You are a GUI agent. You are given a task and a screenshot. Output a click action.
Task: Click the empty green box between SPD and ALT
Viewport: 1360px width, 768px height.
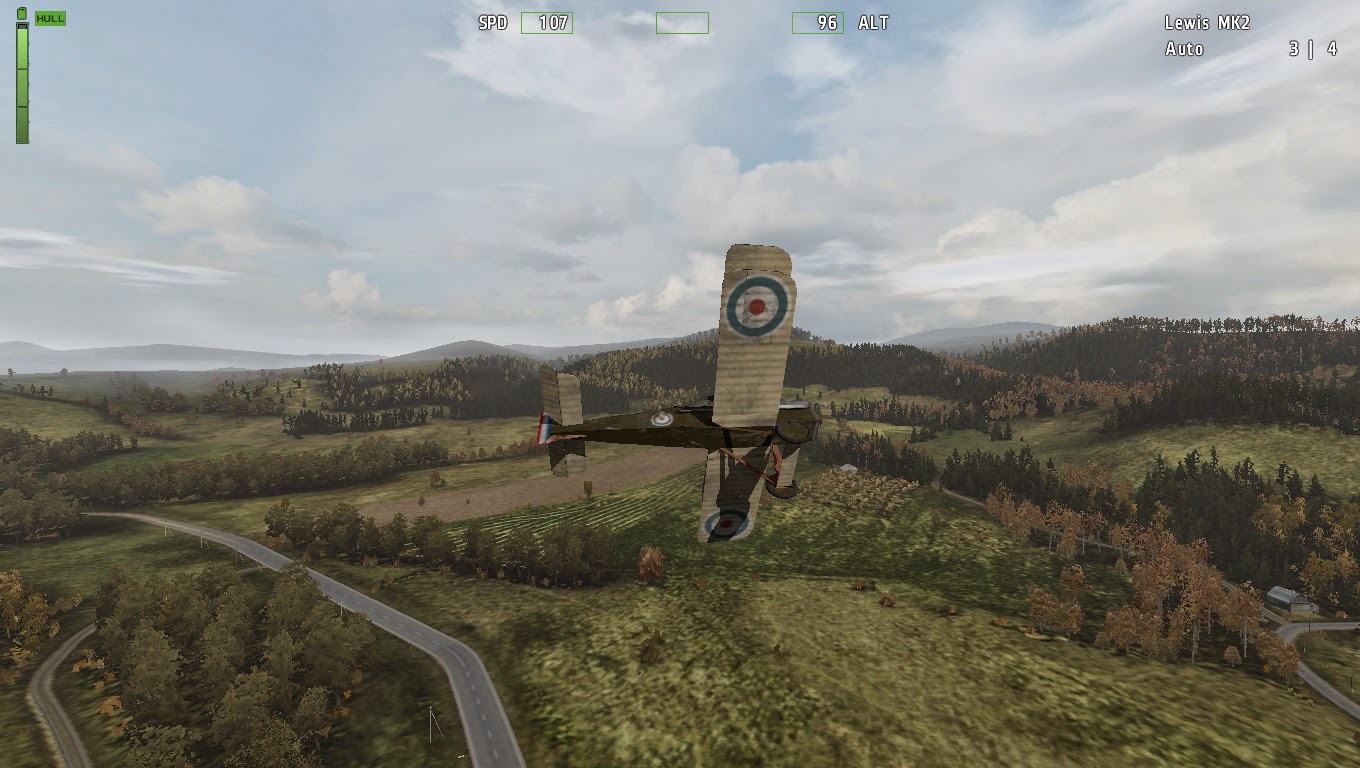point(683,22)
